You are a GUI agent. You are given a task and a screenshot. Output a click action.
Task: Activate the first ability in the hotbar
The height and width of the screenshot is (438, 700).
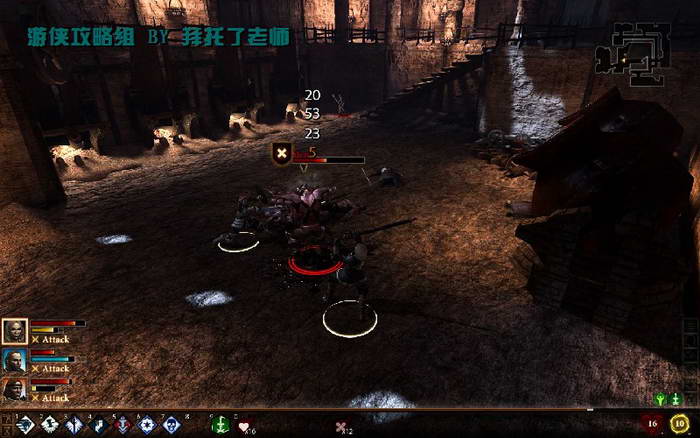[x=24, y=425]
